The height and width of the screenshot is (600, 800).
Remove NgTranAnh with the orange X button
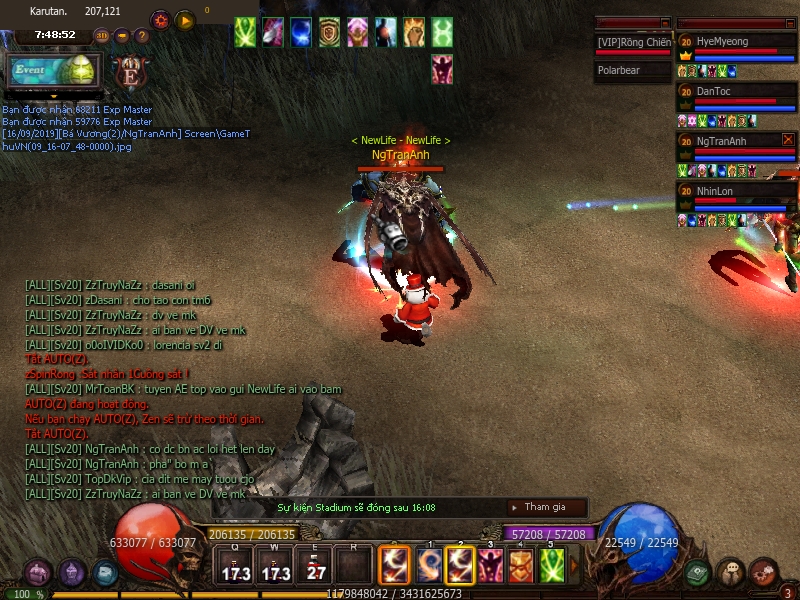click(x=788, y=140)
